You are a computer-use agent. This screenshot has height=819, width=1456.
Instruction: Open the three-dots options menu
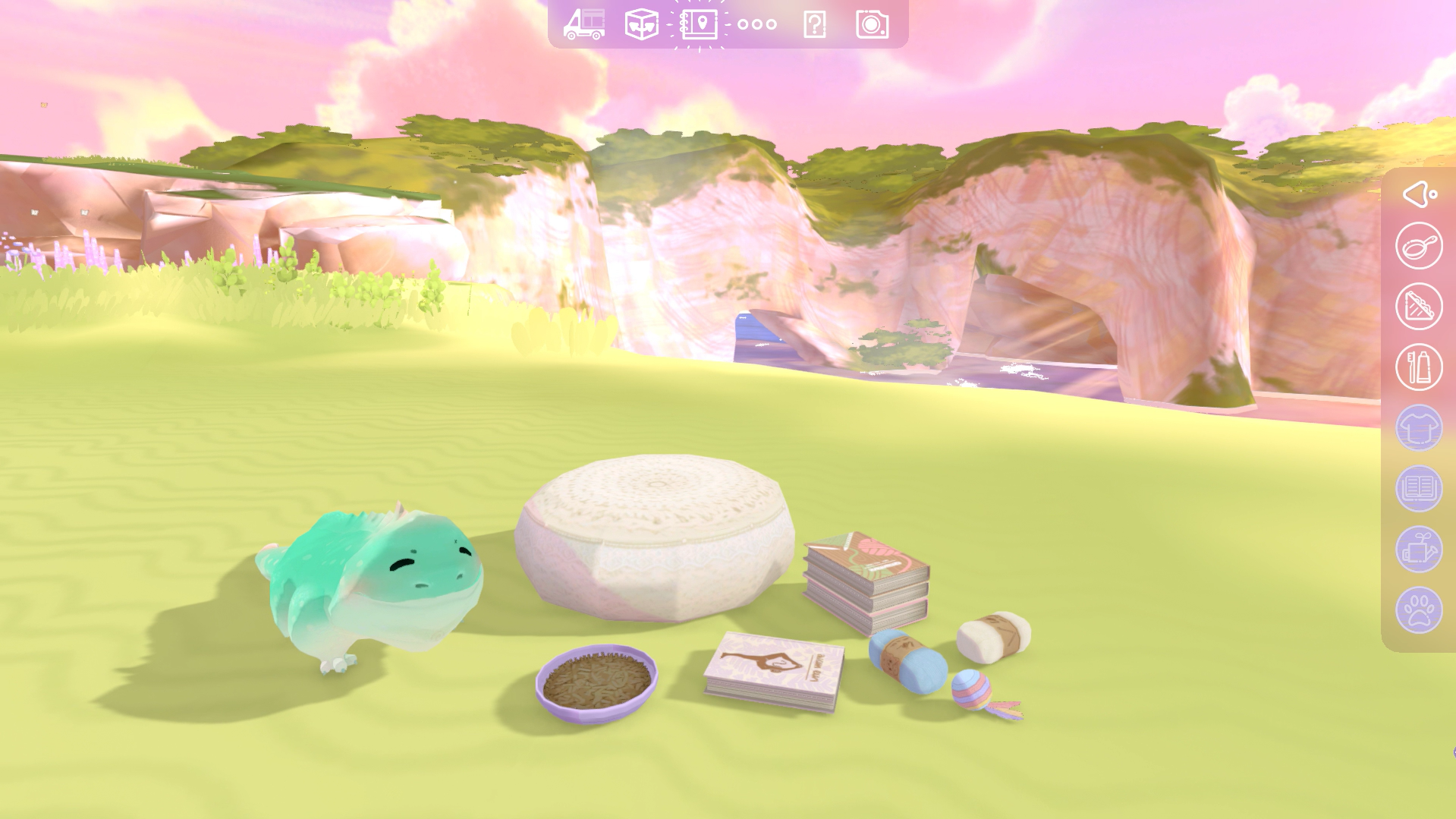click(756, 24)
